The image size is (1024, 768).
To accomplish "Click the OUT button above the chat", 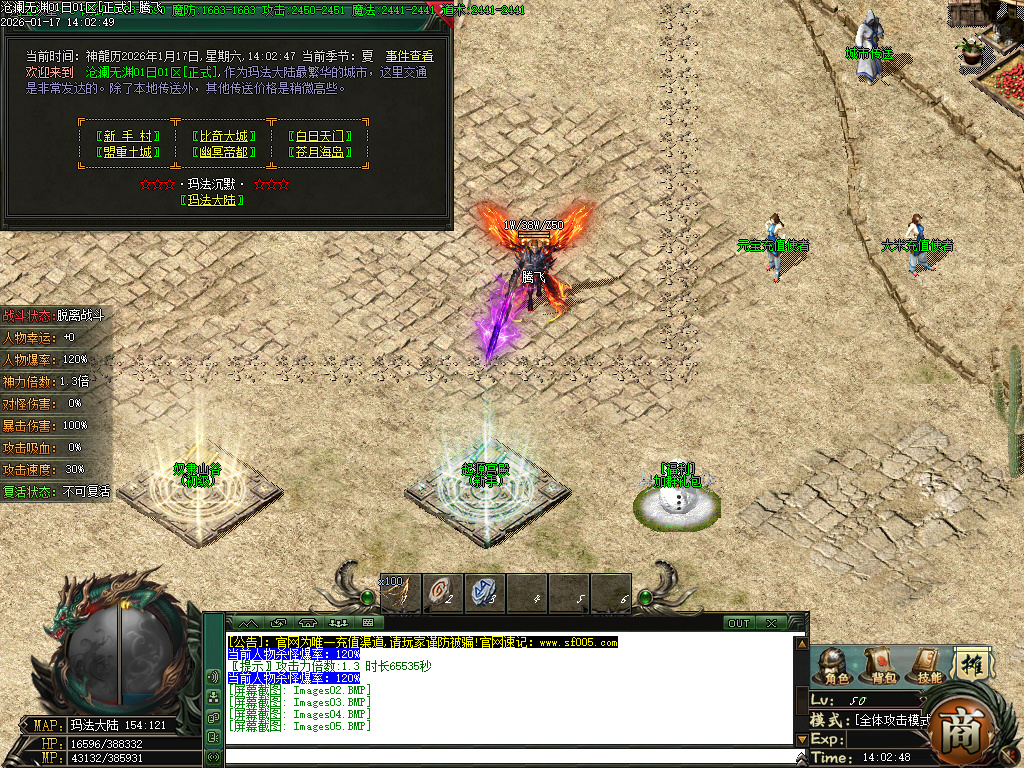I will [x=739, y=623].
